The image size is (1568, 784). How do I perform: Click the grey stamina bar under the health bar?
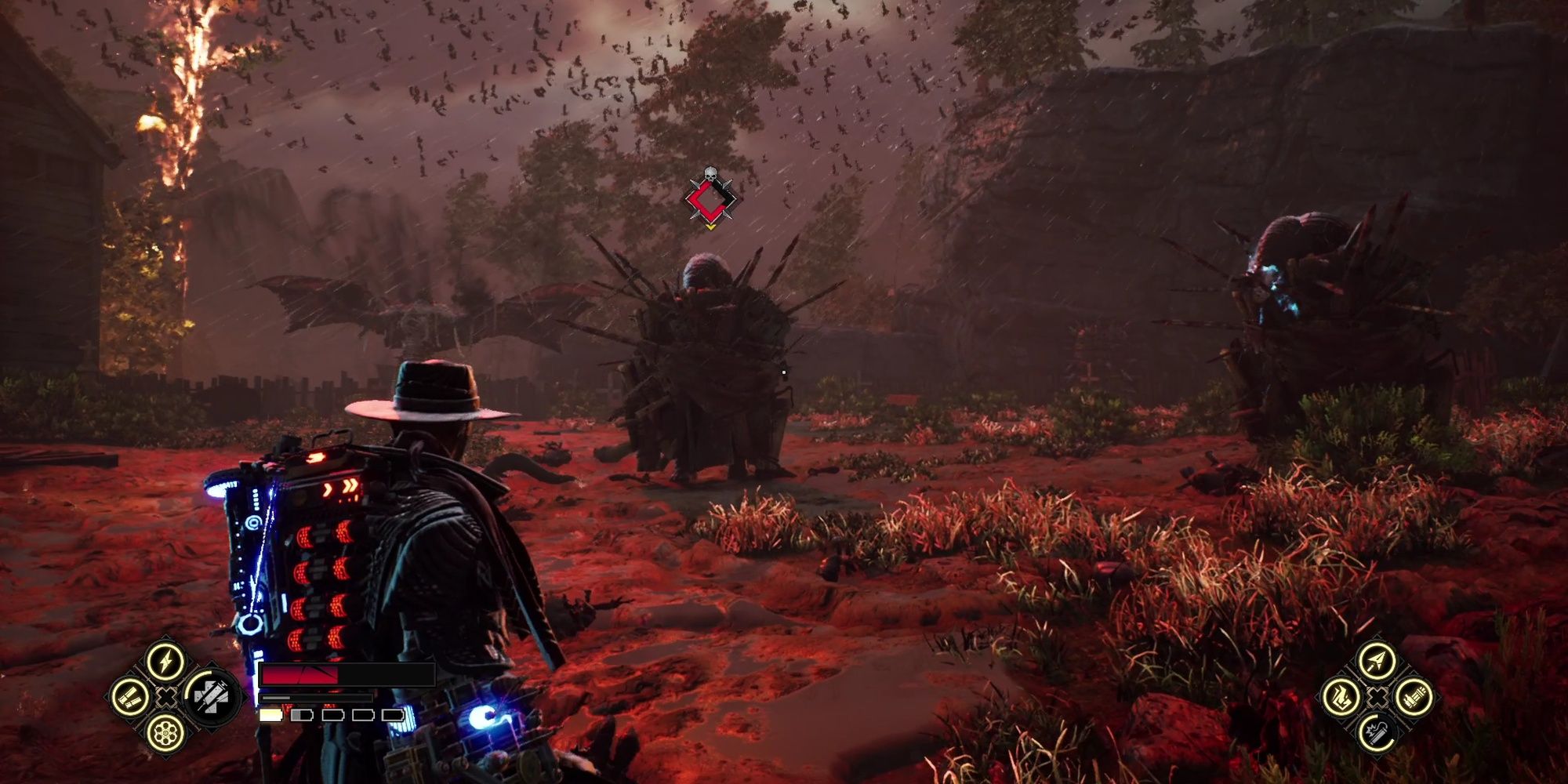(277, 698)
